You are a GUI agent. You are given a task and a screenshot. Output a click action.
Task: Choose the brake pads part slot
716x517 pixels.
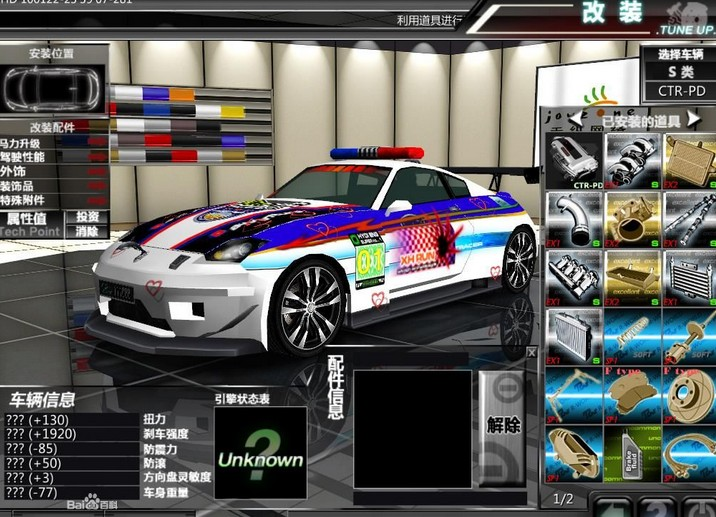(630, 393)
